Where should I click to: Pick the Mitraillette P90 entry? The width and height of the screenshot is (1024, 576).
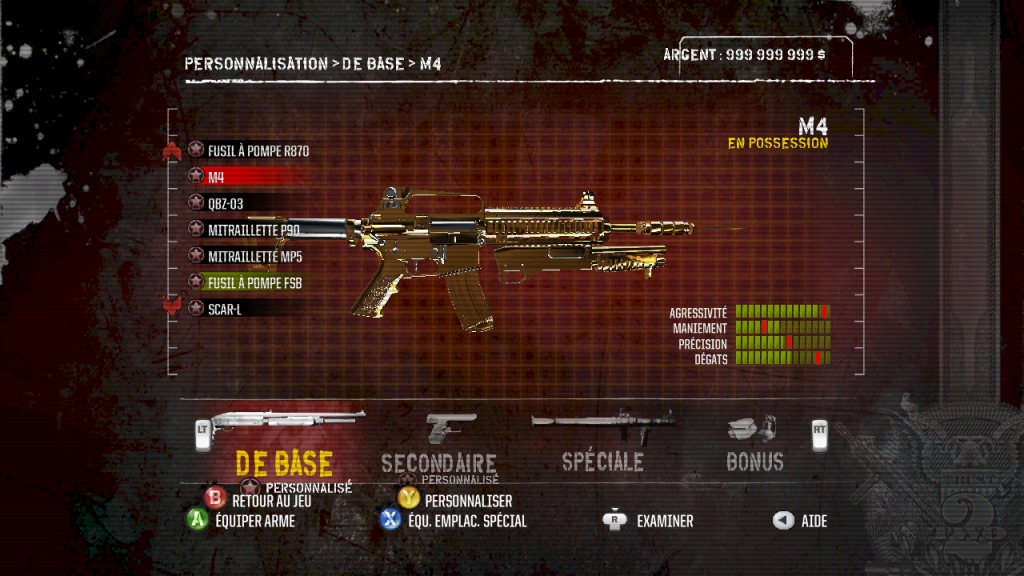pyautogui.click(x=253, y=229)
